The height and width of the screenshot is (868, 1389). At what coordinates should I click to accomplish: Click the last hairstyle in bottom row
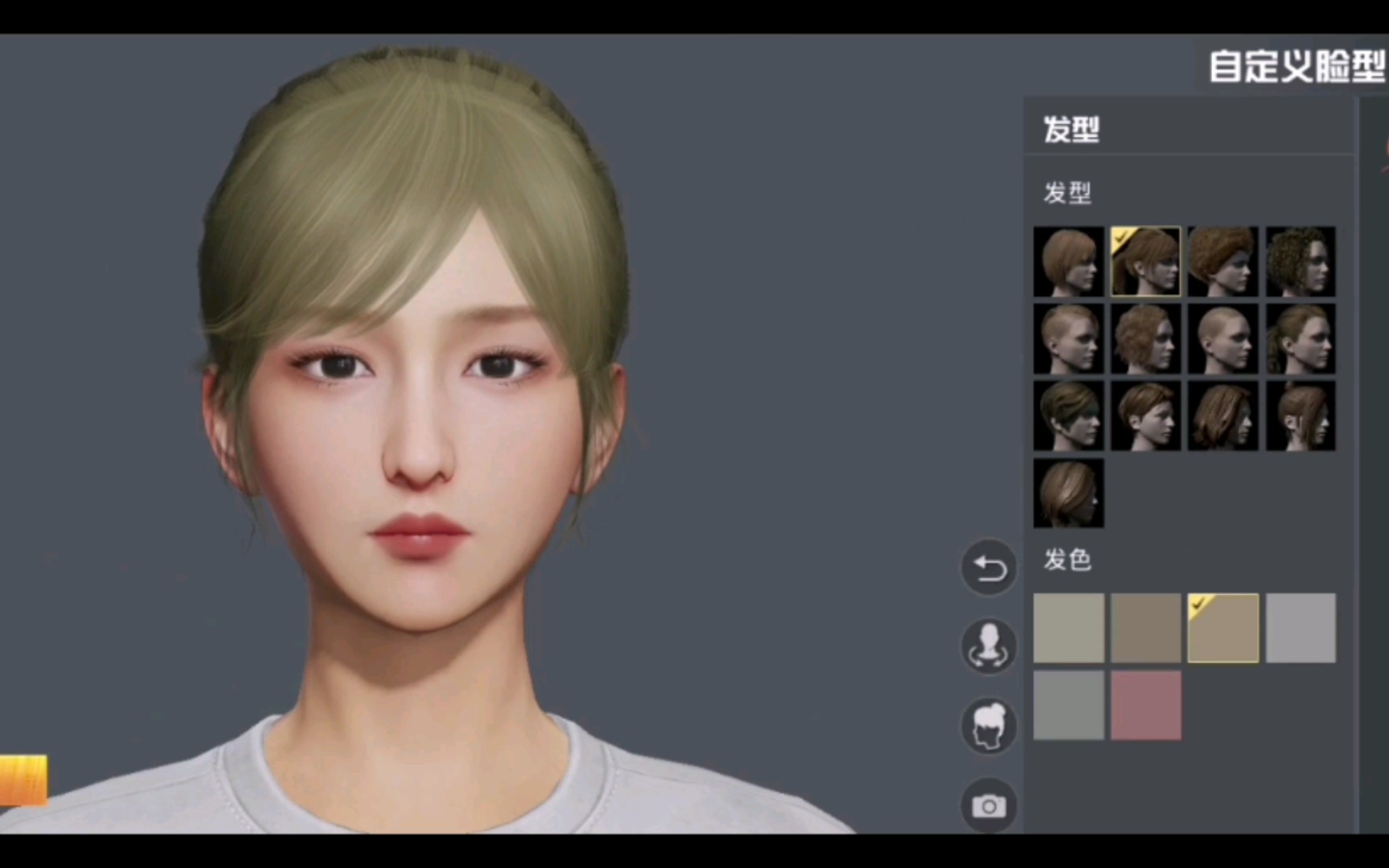pos(1068,493)
